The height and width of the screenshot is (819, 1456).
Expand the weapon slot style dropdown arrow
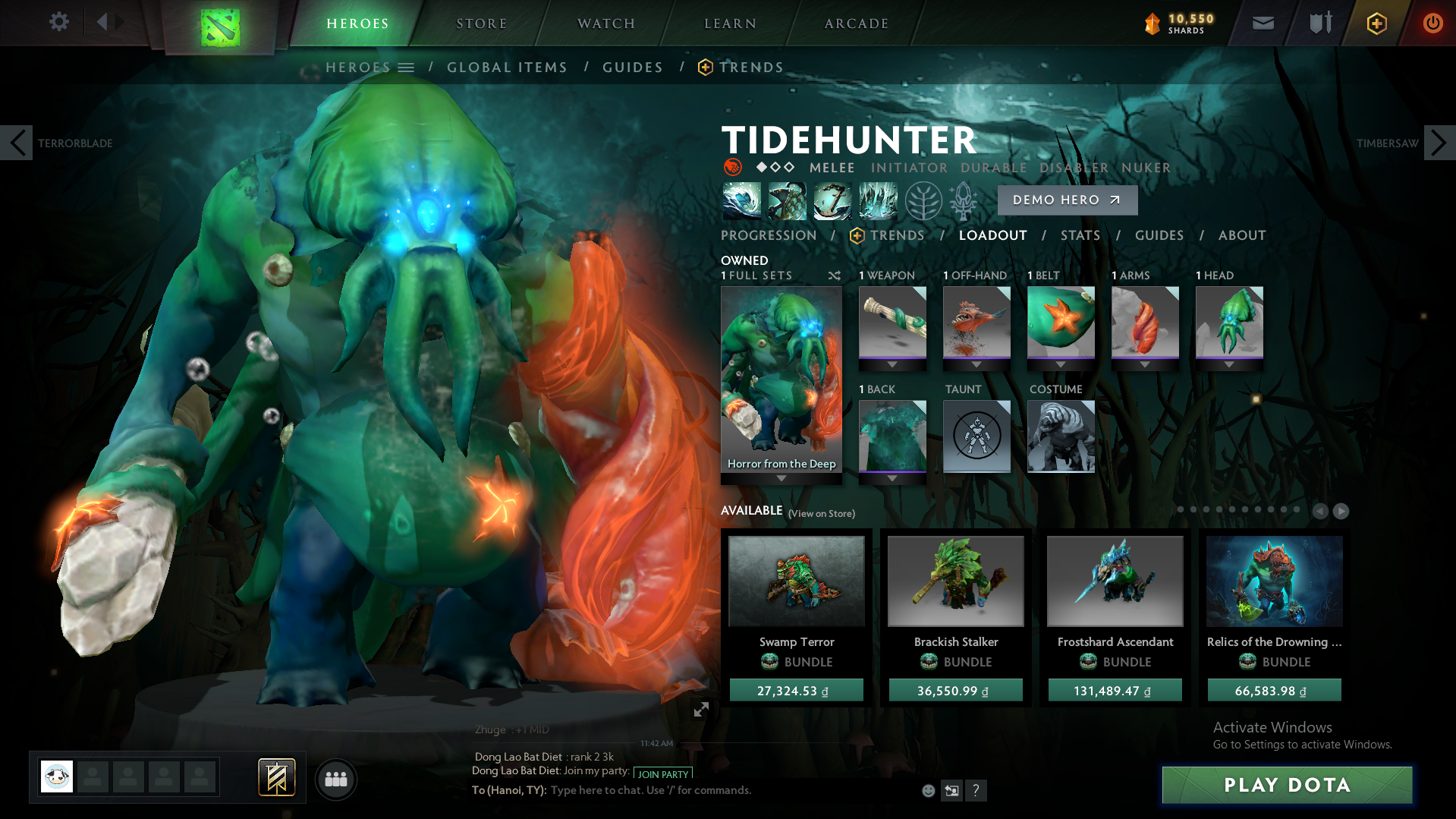pos(892,364)
